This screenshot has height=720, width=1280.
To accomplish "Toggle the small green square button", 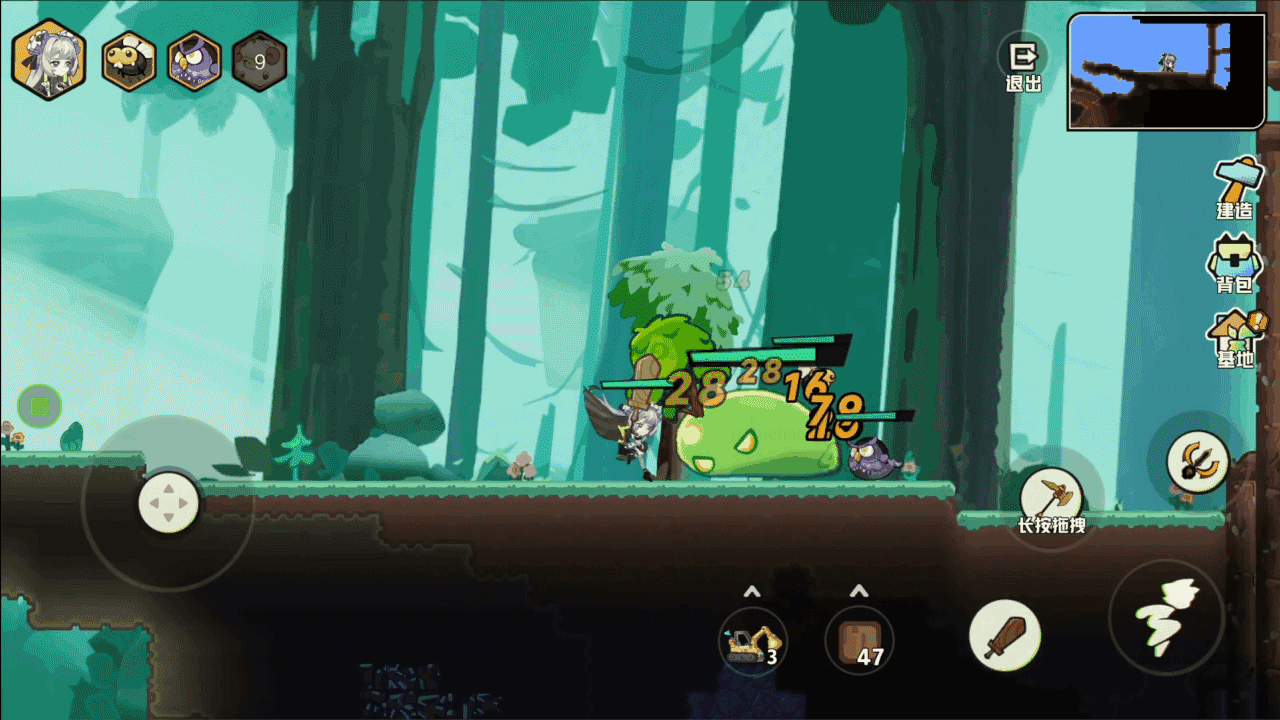I will click(x=40, y=406).
